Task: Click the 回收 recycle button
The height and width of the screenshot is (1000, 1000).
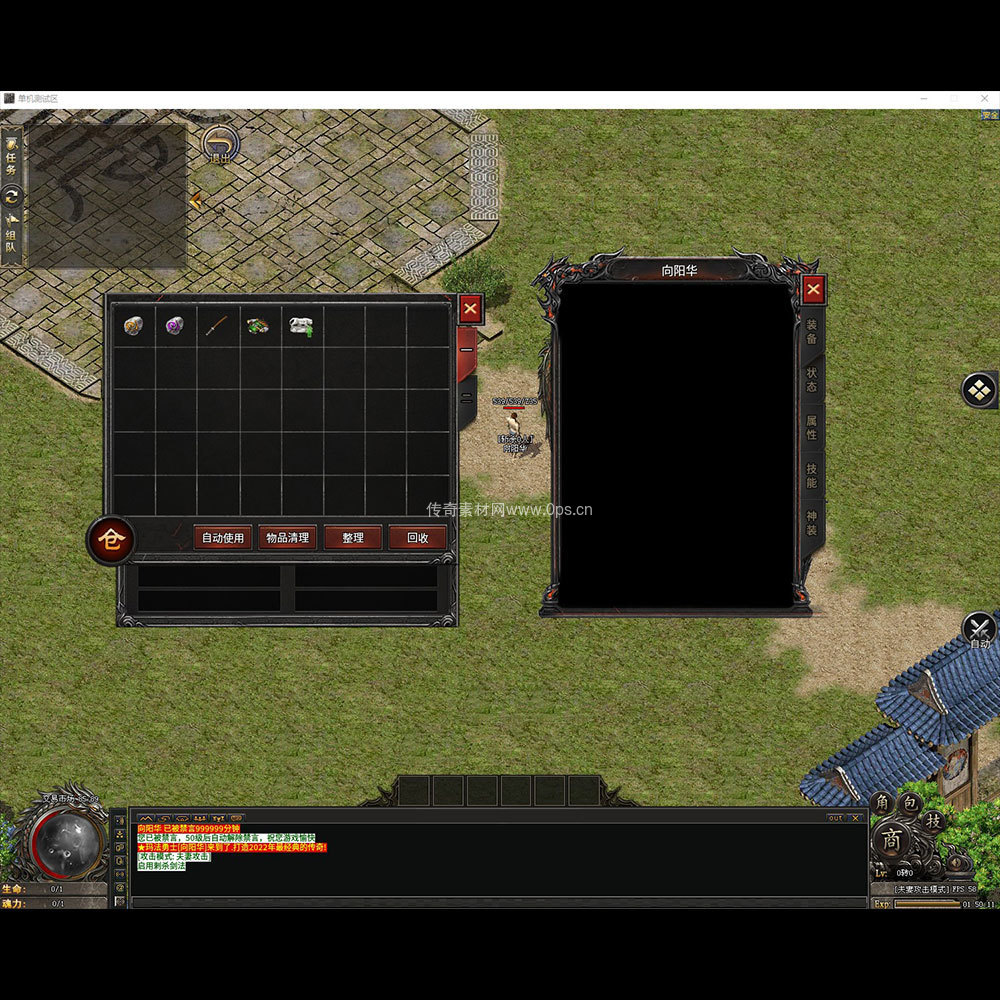Action: [x=417, y=538]
